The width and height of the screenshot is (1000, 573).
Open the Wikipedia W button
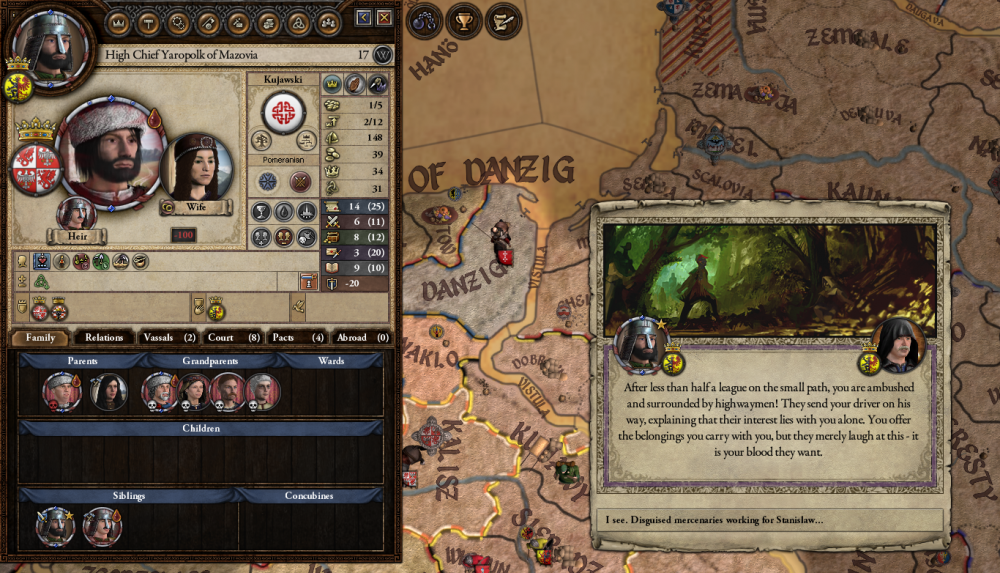pos(382,55)
